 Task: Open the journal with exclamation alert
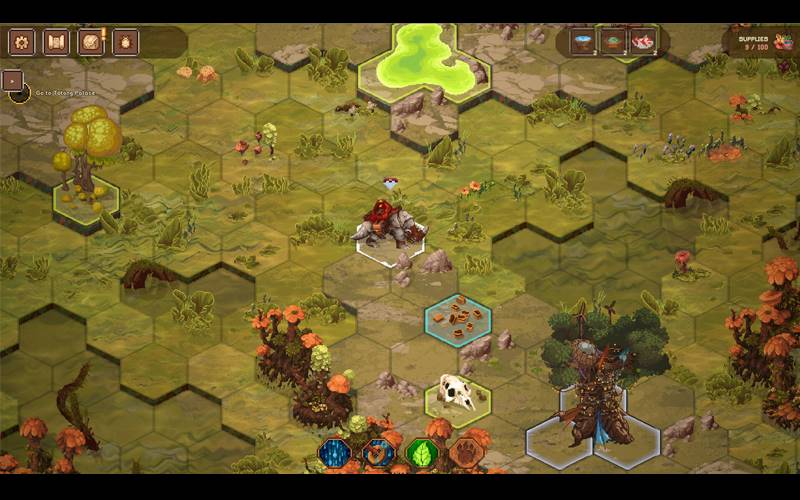[92, 42]
